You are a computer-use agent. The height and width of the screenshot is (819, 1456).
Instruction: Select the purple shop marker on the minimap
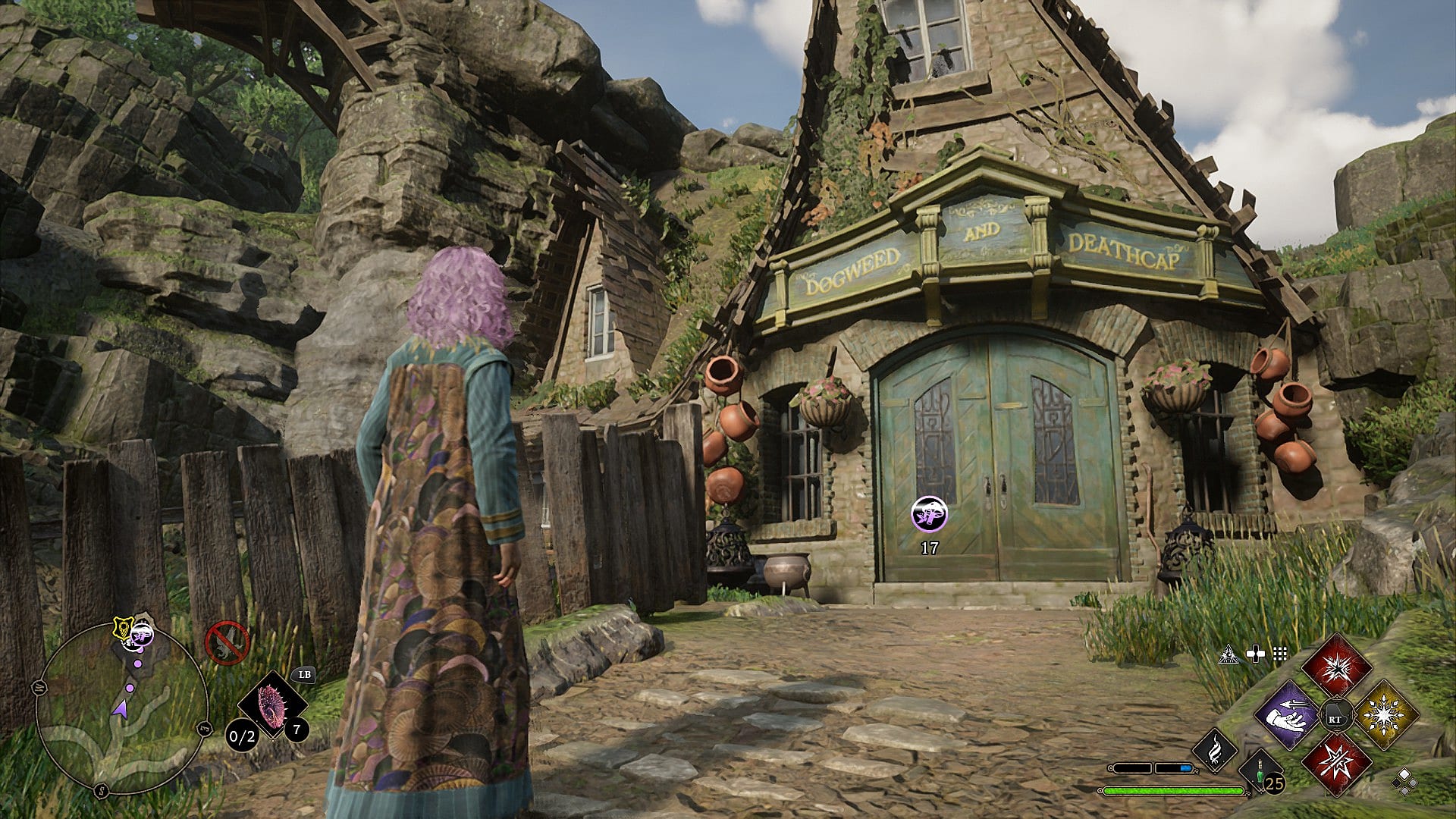[142, 634]
